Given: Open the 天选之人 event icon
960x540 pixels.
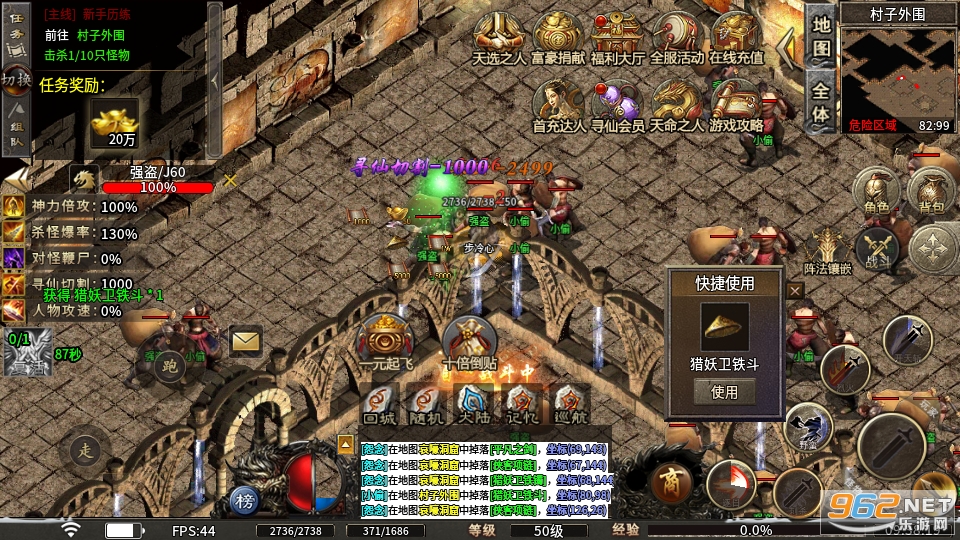Looking at the screenshot, I should [x=500, y=36].
